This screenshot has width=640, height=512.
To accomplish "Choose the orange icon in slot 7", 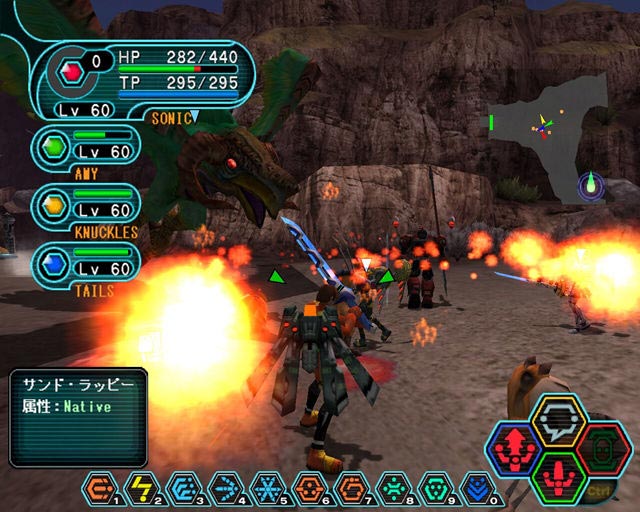I will click(352, 488).
